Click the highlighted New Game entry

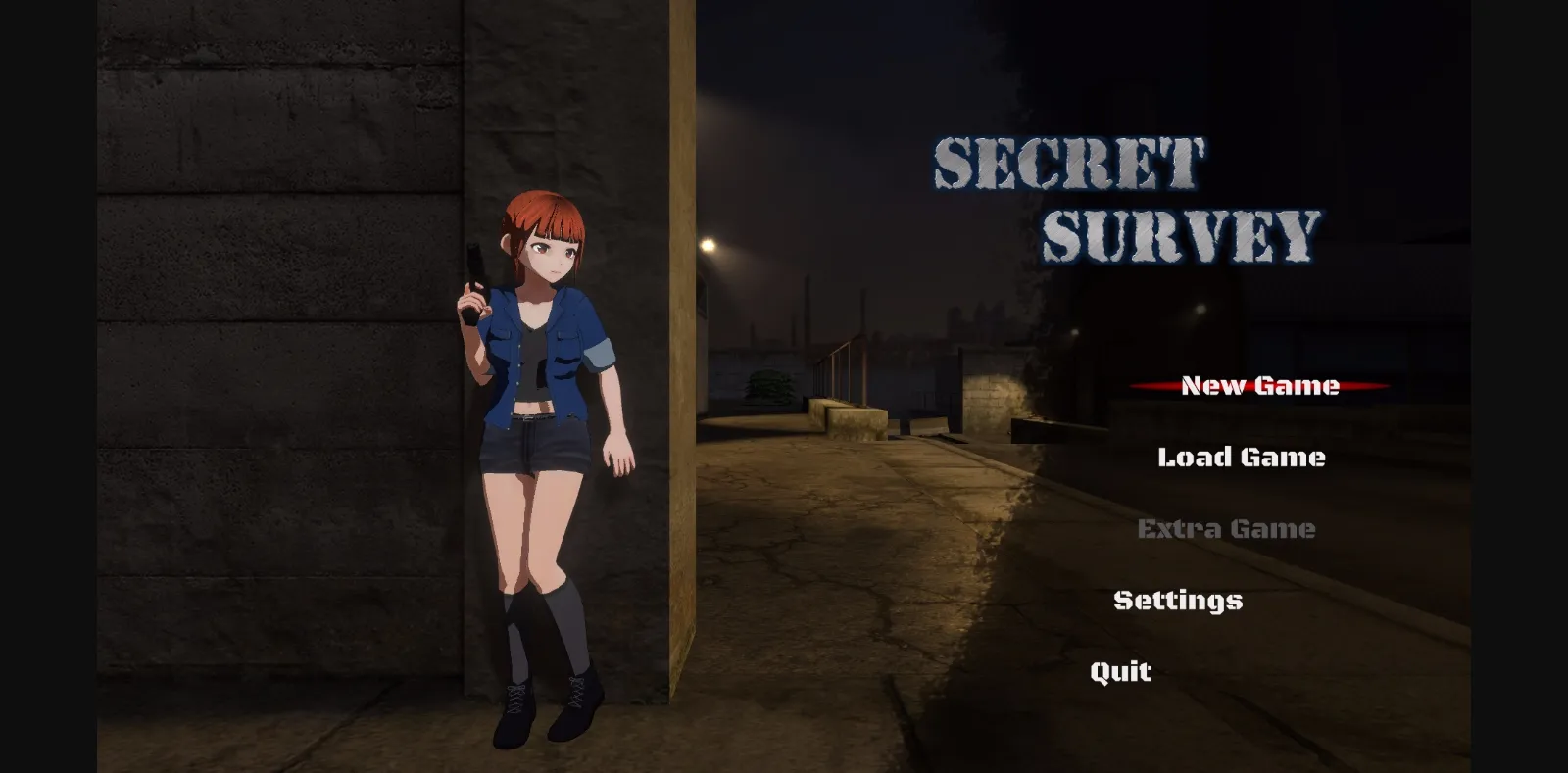1257,385
